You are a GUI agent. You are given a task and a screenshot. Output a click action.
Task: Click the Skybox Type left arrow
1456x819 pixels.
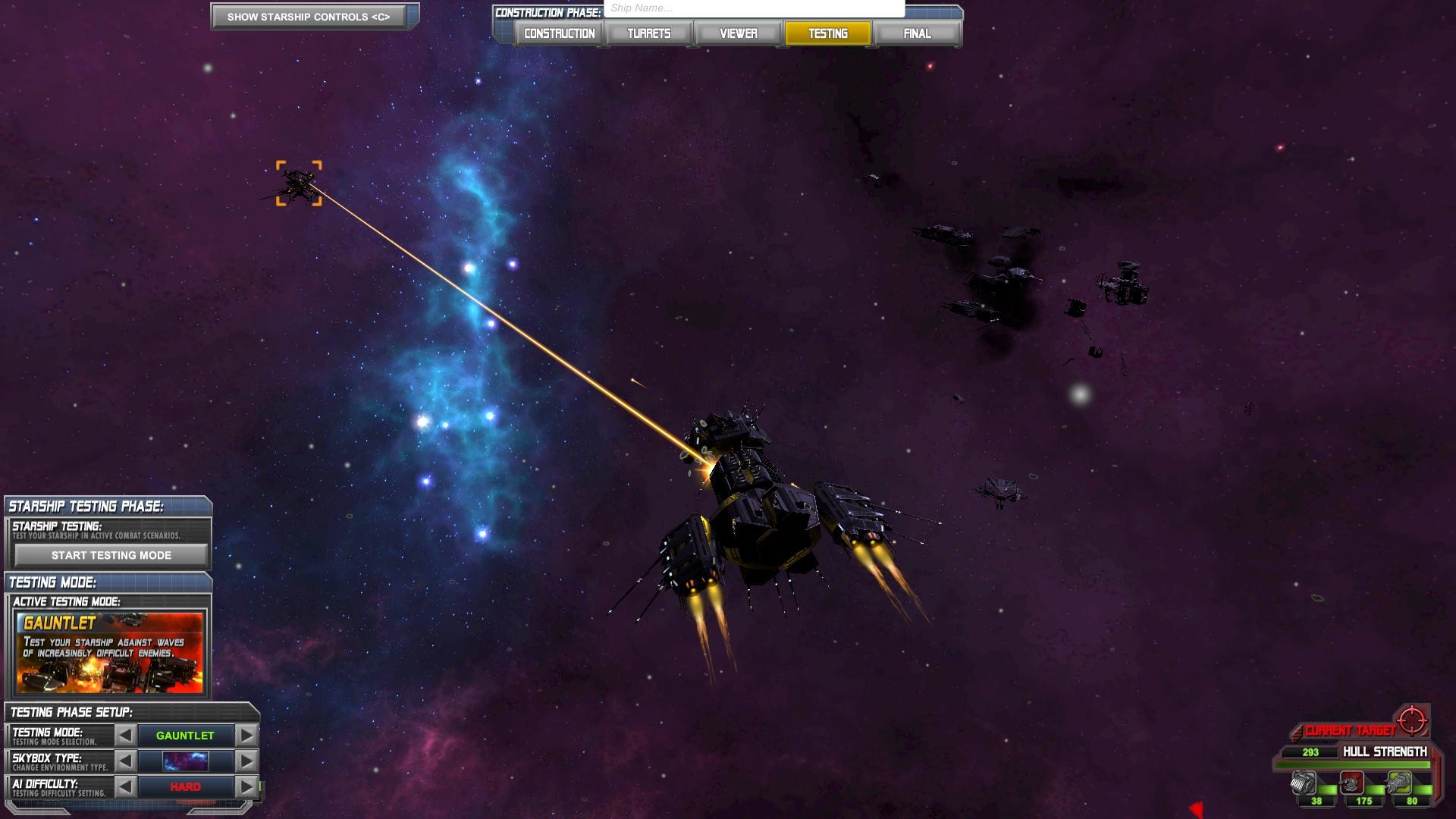point(125,761)
